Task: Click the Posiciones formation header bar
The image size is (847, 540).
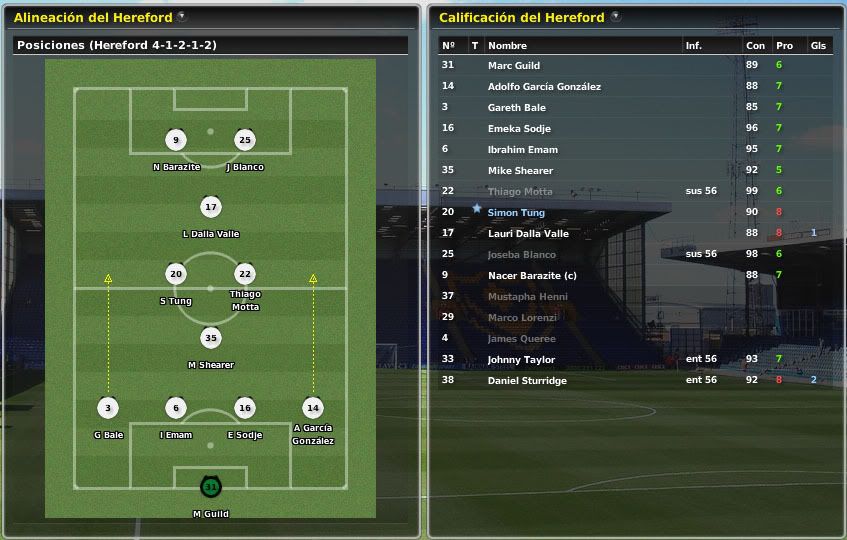Action: click(211, 45)
